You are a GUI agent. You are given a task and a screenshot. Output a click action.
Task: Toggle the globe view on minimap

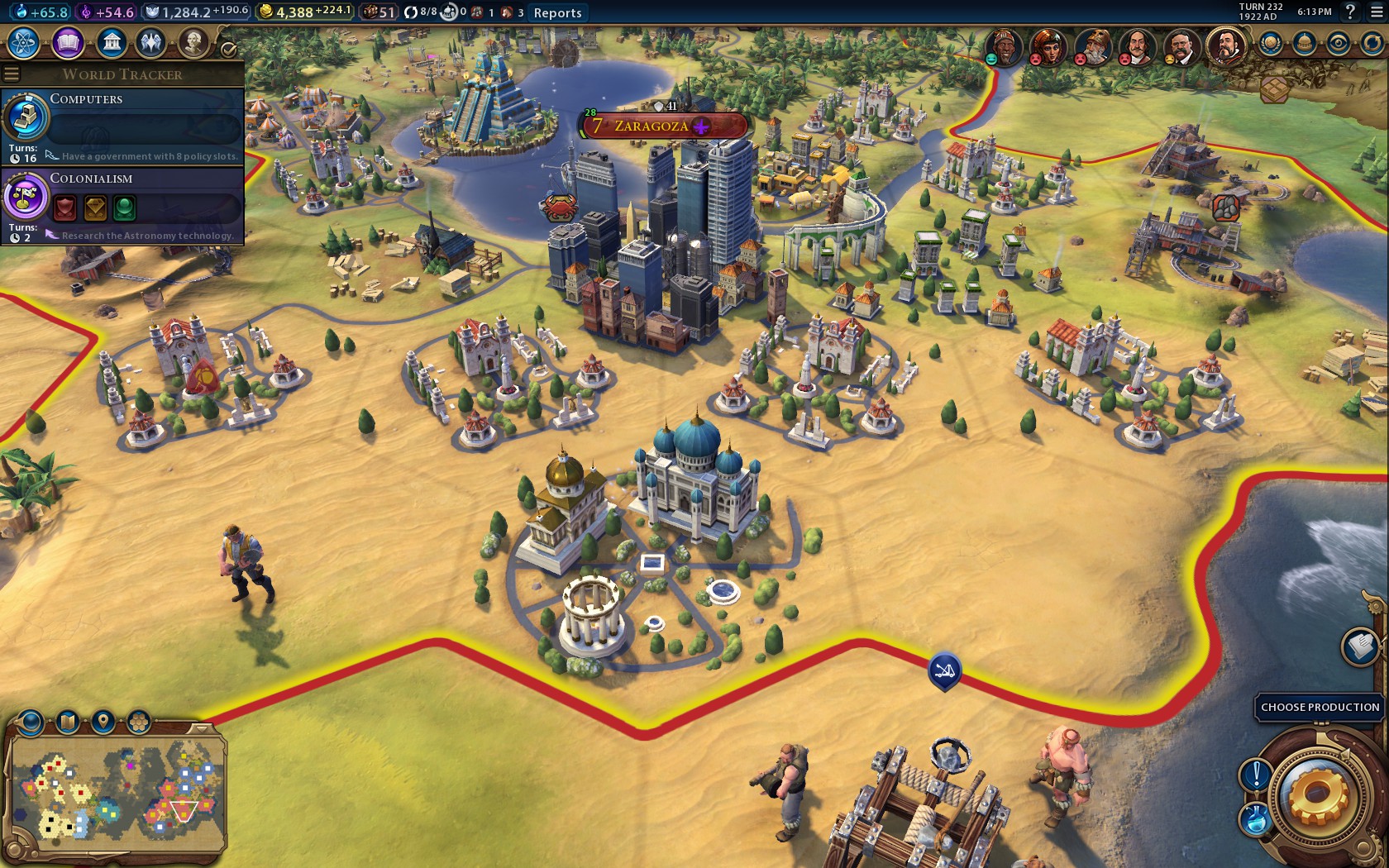31,722
